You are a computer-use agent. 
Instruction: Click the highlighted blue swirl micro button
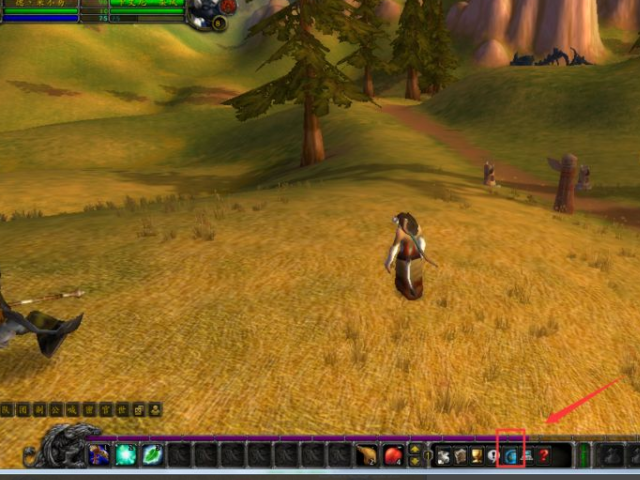(x=511, y=456)
